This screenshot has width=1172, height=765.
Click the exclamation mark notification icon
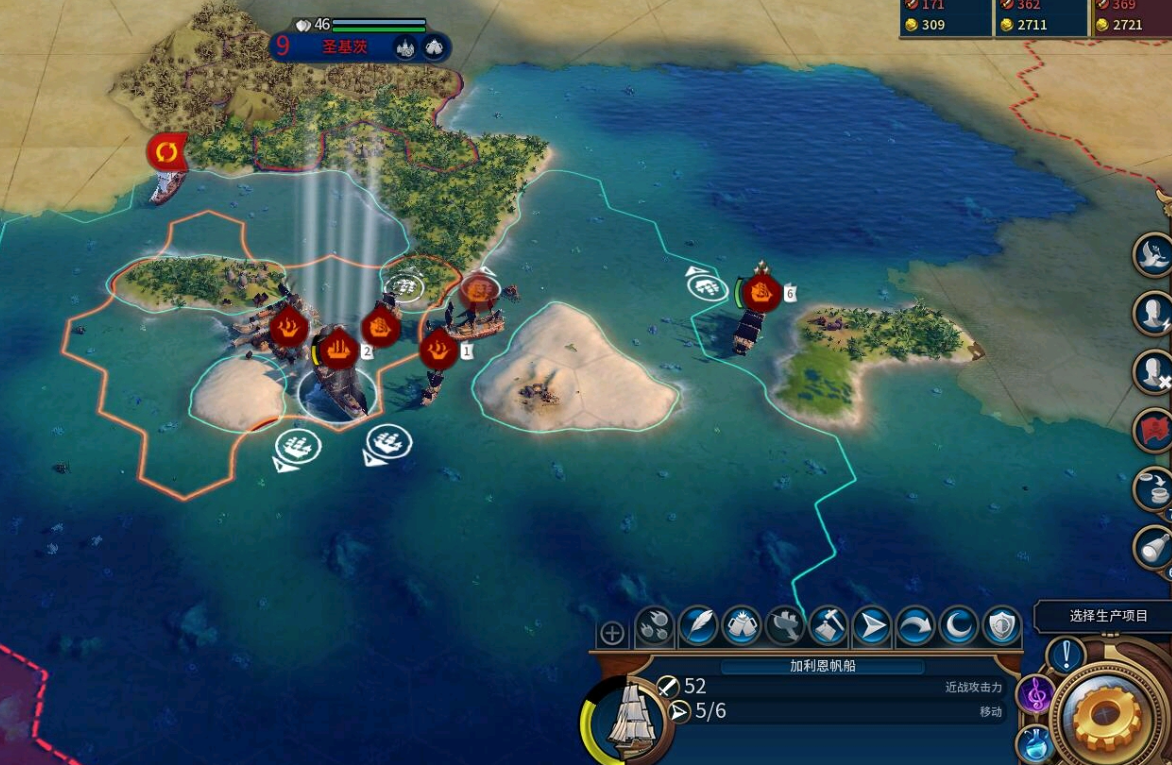tap(1066, 656)
